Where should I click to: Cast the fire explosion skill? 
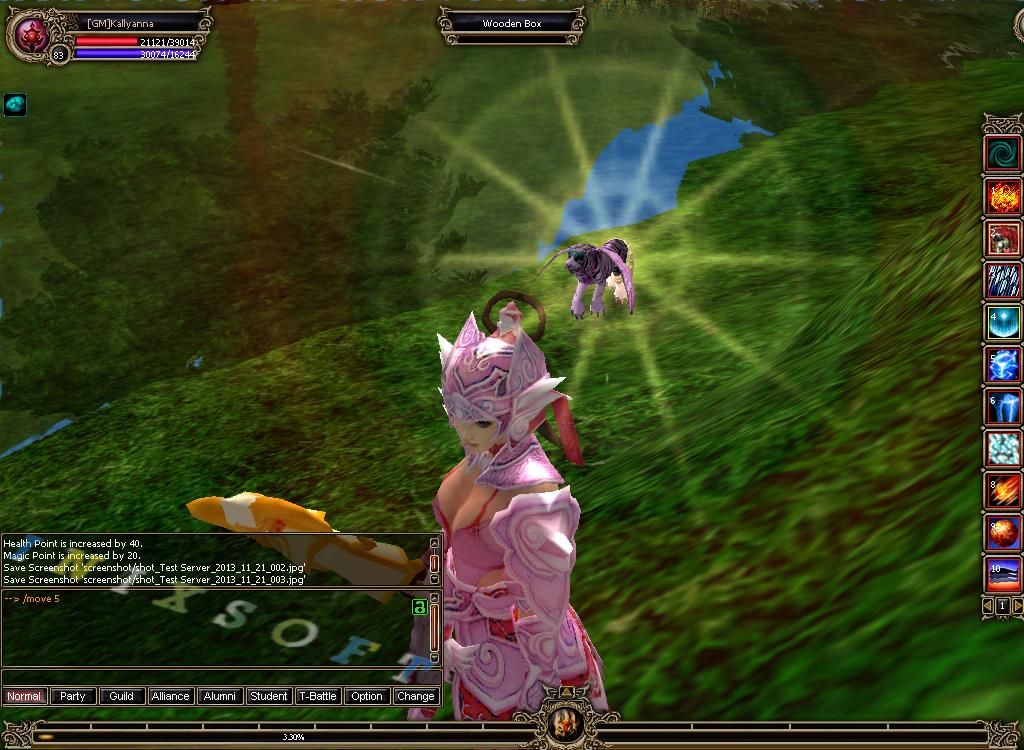pyautogui.click(x=1002, y=196)
